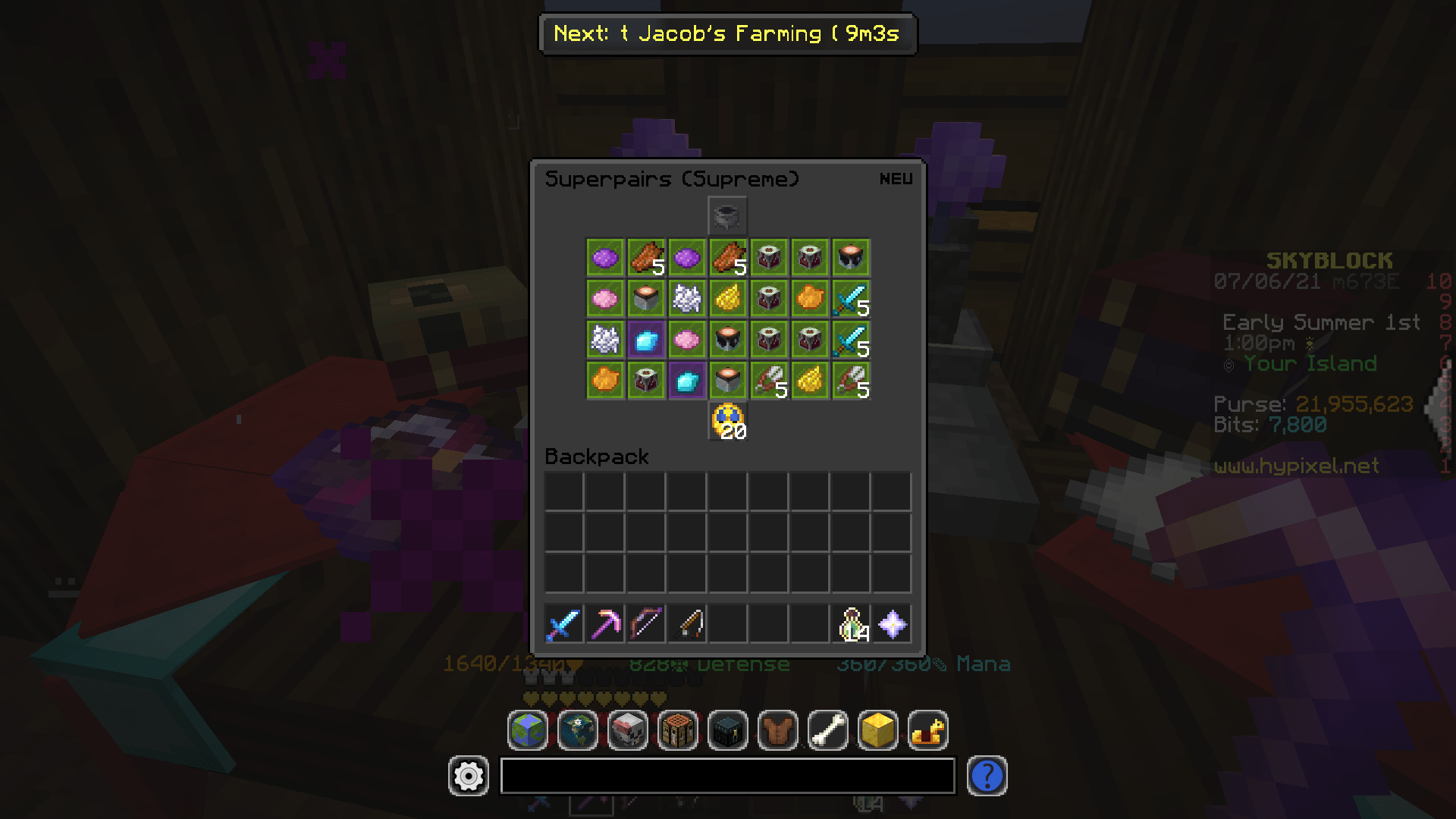The height and width of the screenshot is (819, 1456).
Task: Open the SkyBlock Menu globe icon
Action: click(x=527, y=730)
